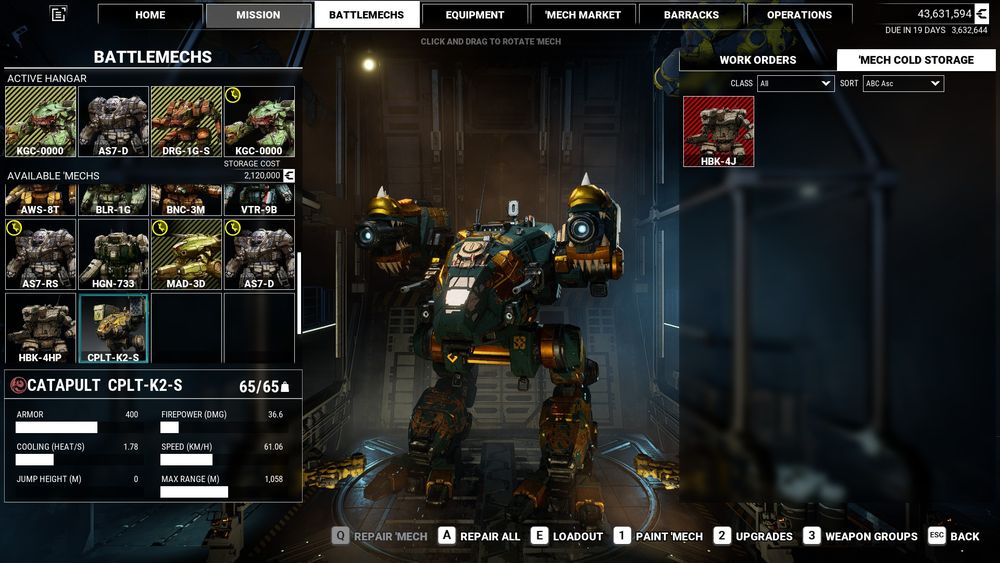Open the Home tab
The width and height of the screenshot is (1000, 563).
(x=150, y=15)
